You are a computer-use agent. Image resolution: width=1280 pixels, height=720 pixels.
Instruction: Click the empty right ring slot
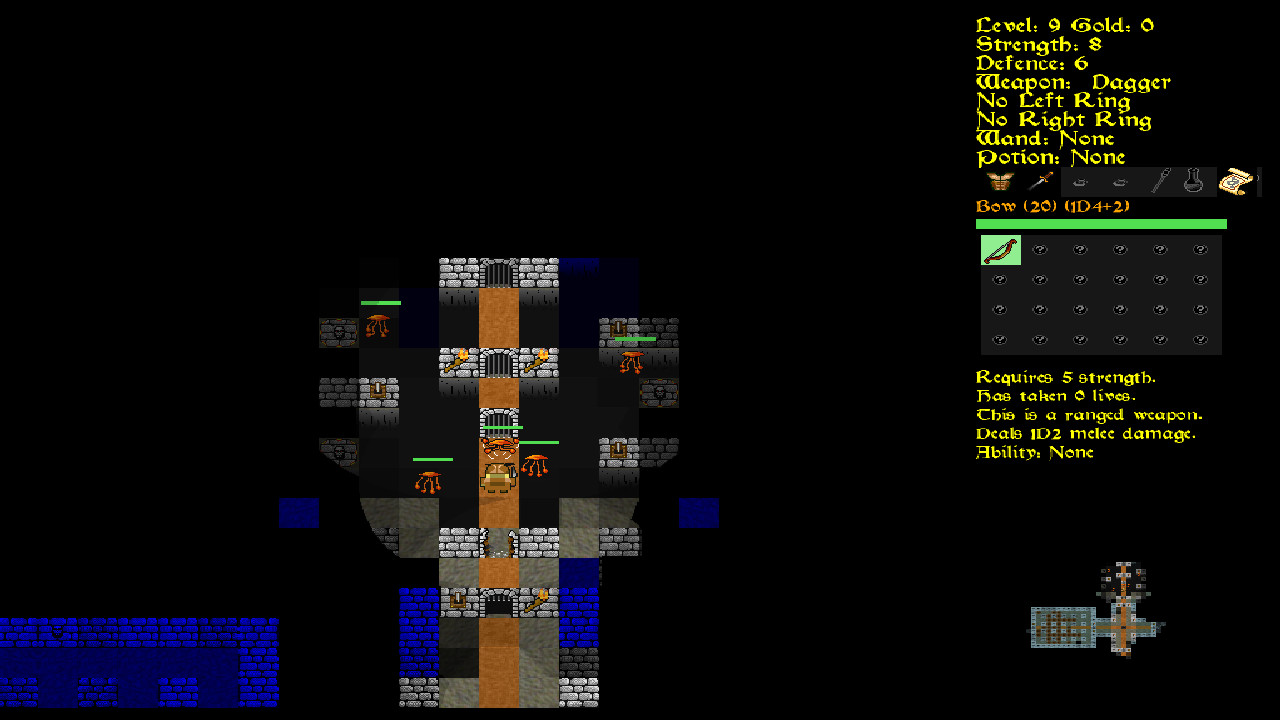tap(1119, 182)
